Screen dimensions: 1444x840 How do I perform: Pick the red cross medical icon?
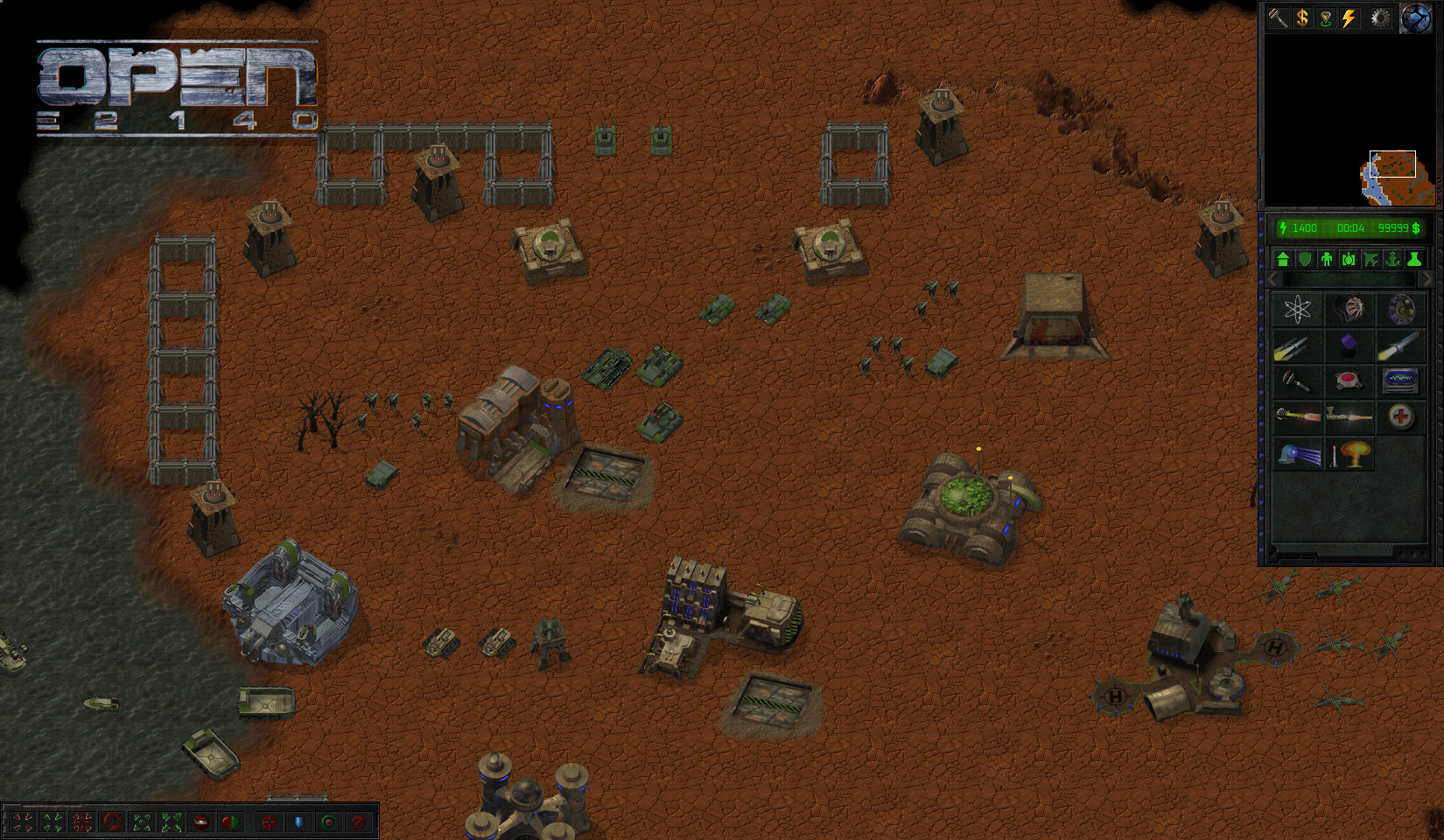(1400, 416)
